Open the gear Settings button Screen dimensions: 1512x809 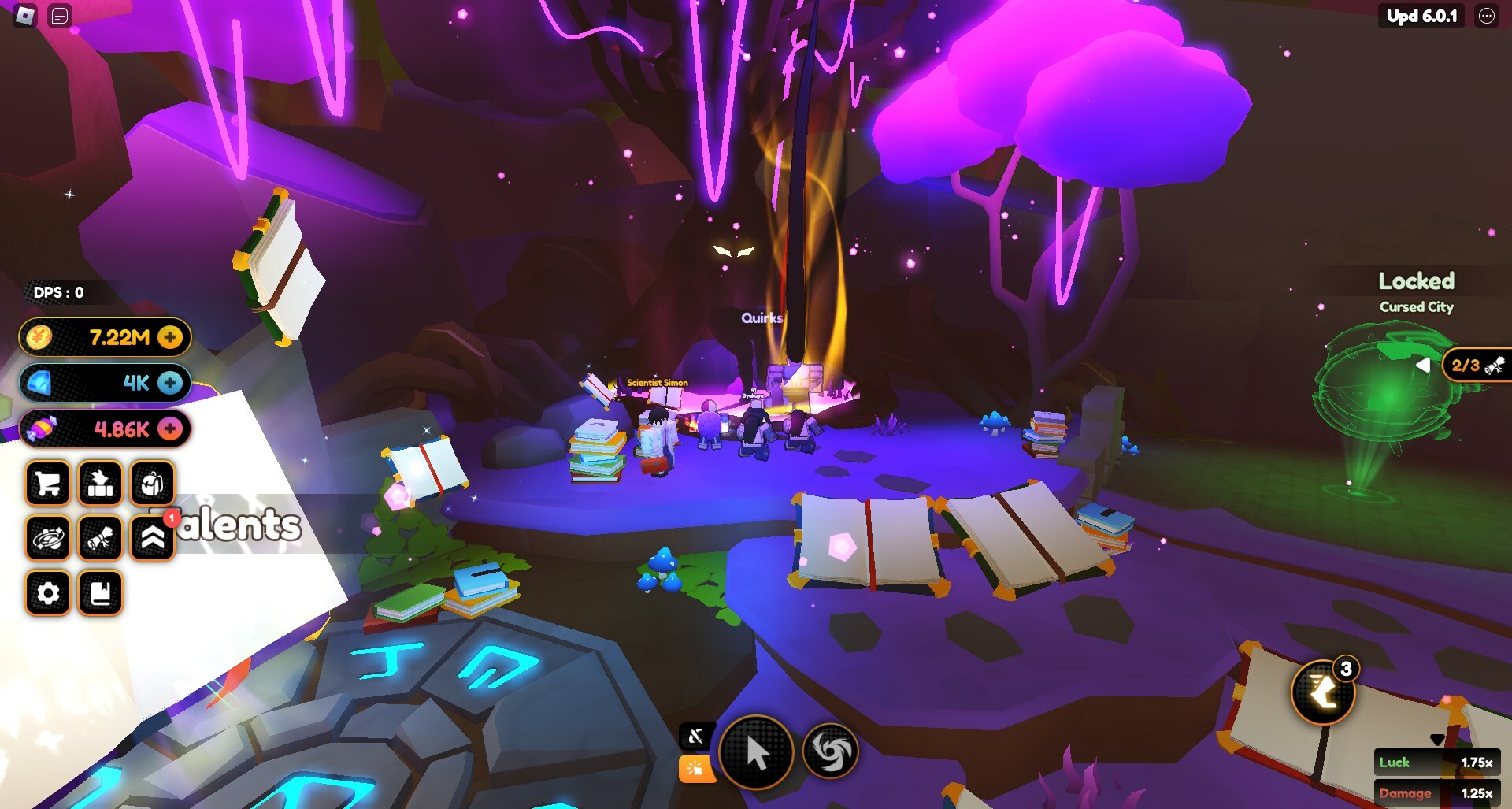48,592
